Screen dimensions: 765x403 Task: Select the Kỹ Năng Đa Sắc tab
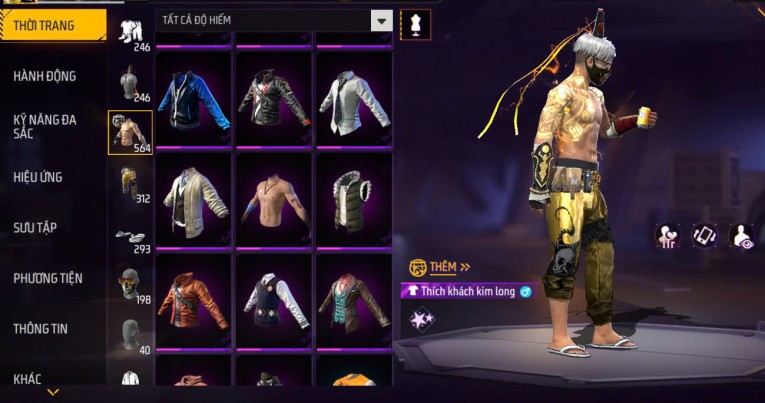click(46, 126)
